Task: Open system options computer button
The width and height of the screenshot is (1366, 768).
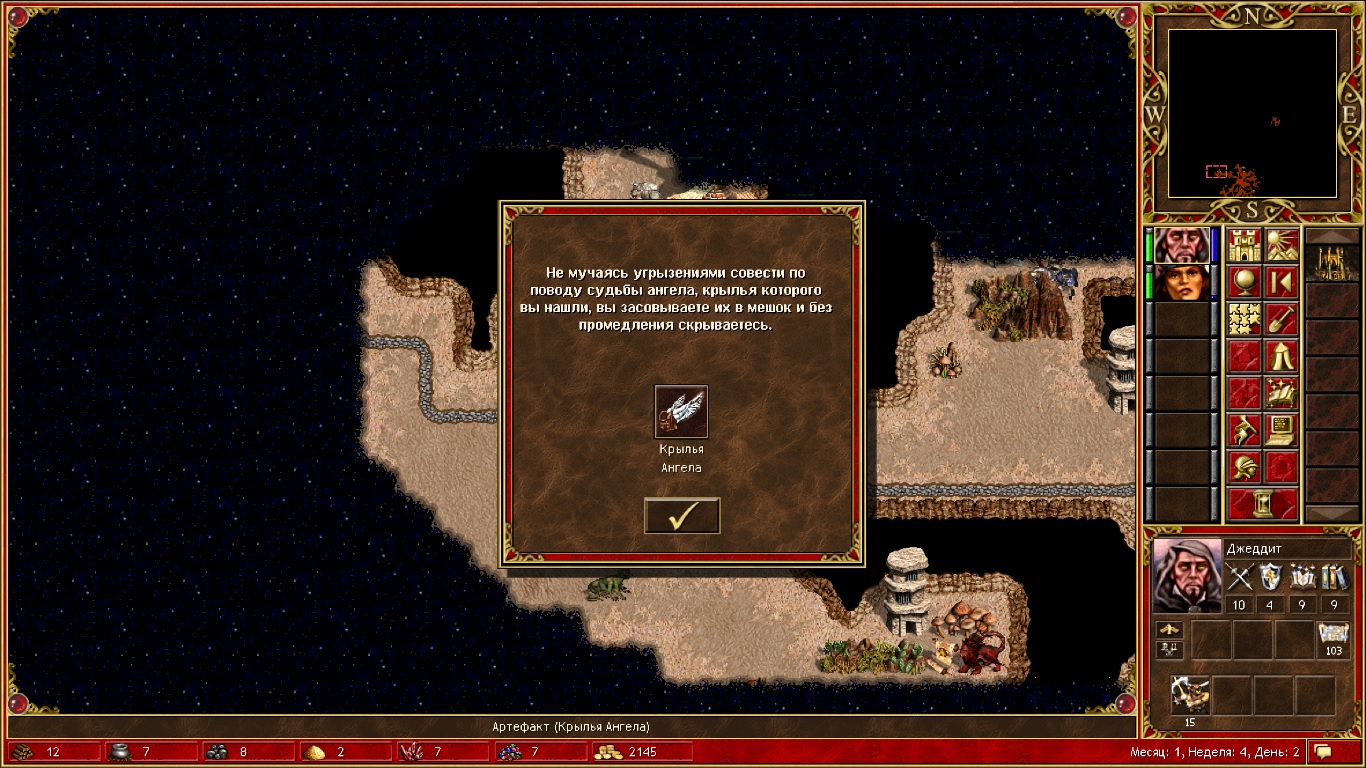Action: point(1282,430)
